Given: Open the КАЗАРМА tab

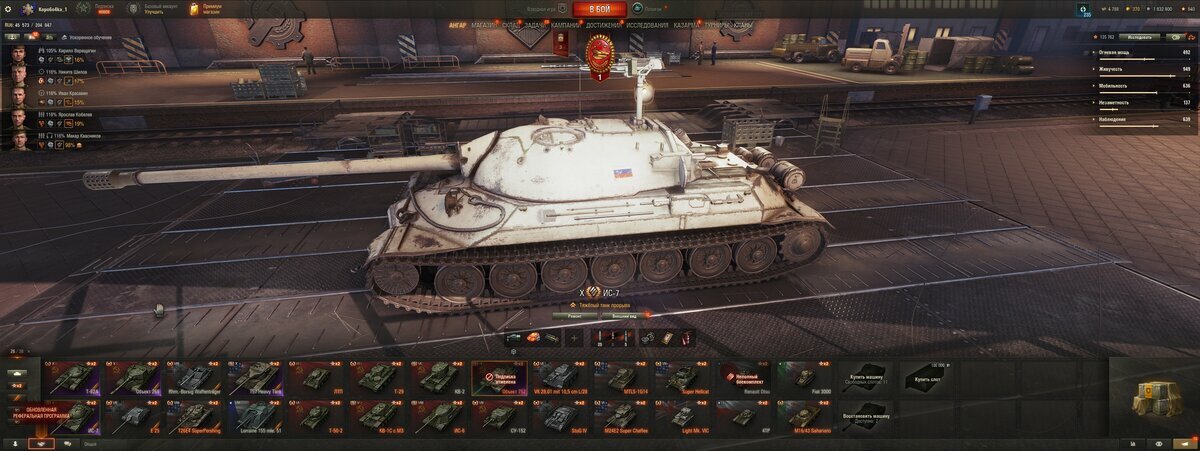Looking at the screenshot, I should [x=686, y=23].
